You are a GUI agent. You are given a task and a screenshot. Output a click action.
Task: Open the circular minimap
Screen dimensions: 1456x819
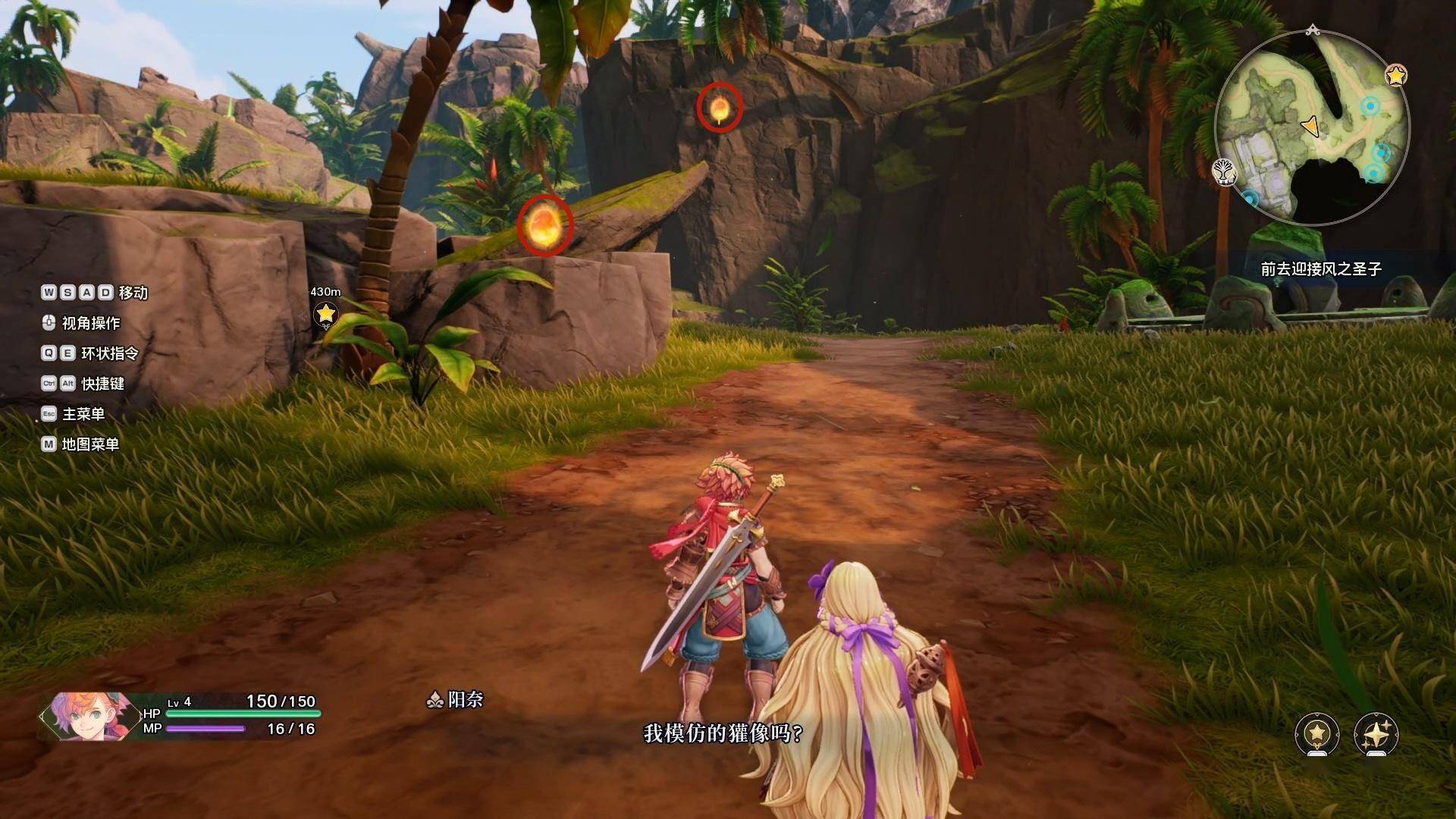tap(1312, 127)
